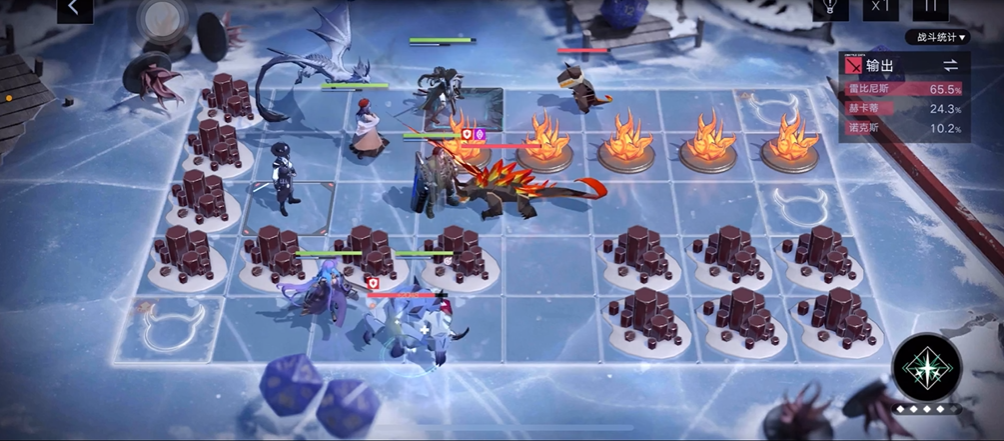Activate the star-burst skill in the round button
This screenshot has width=1004, height=441.
[x=927, y=367]
